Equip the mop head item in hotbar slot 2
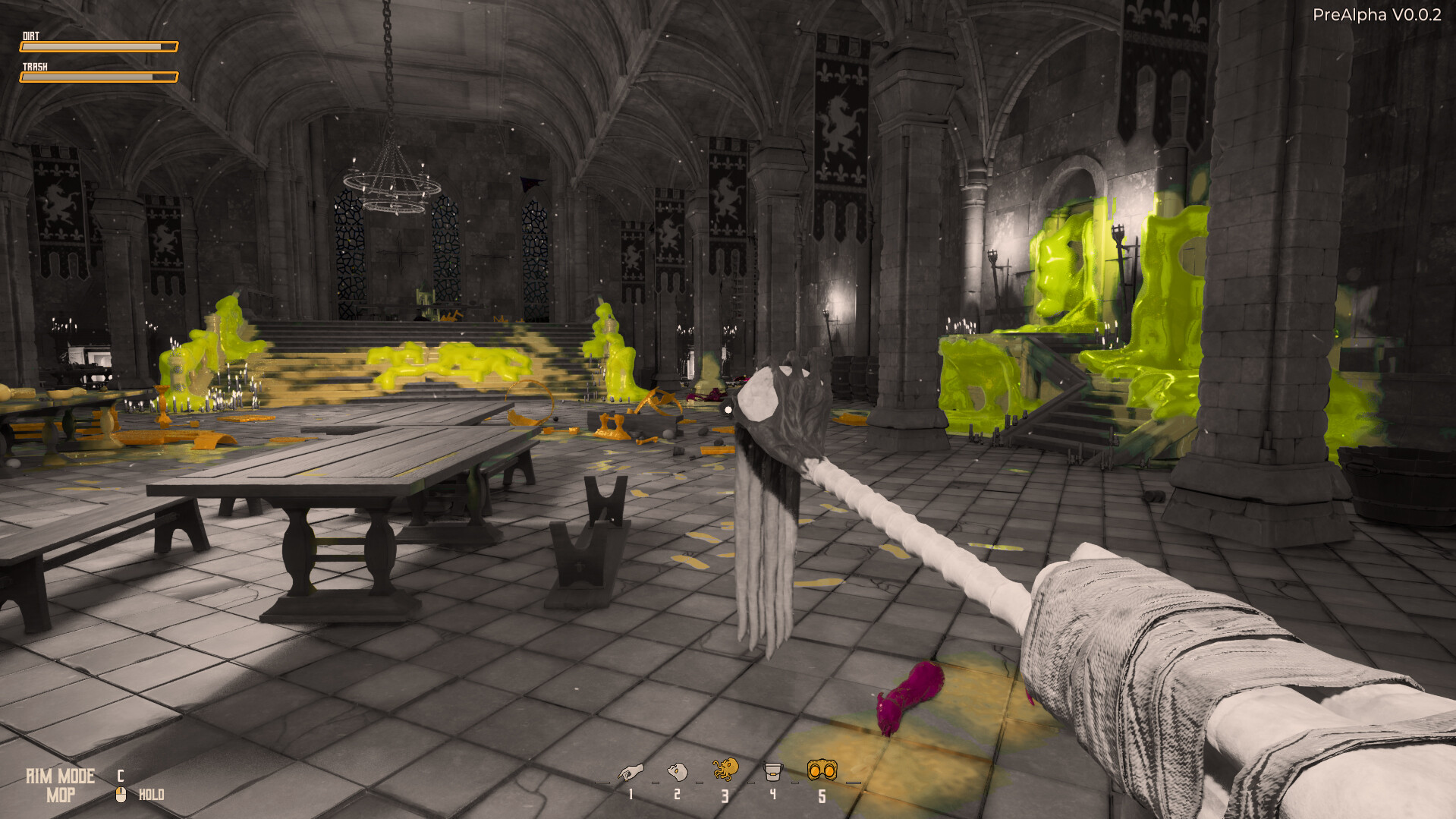This screenshot has width=1456, height=819. [x=678, y=773]
